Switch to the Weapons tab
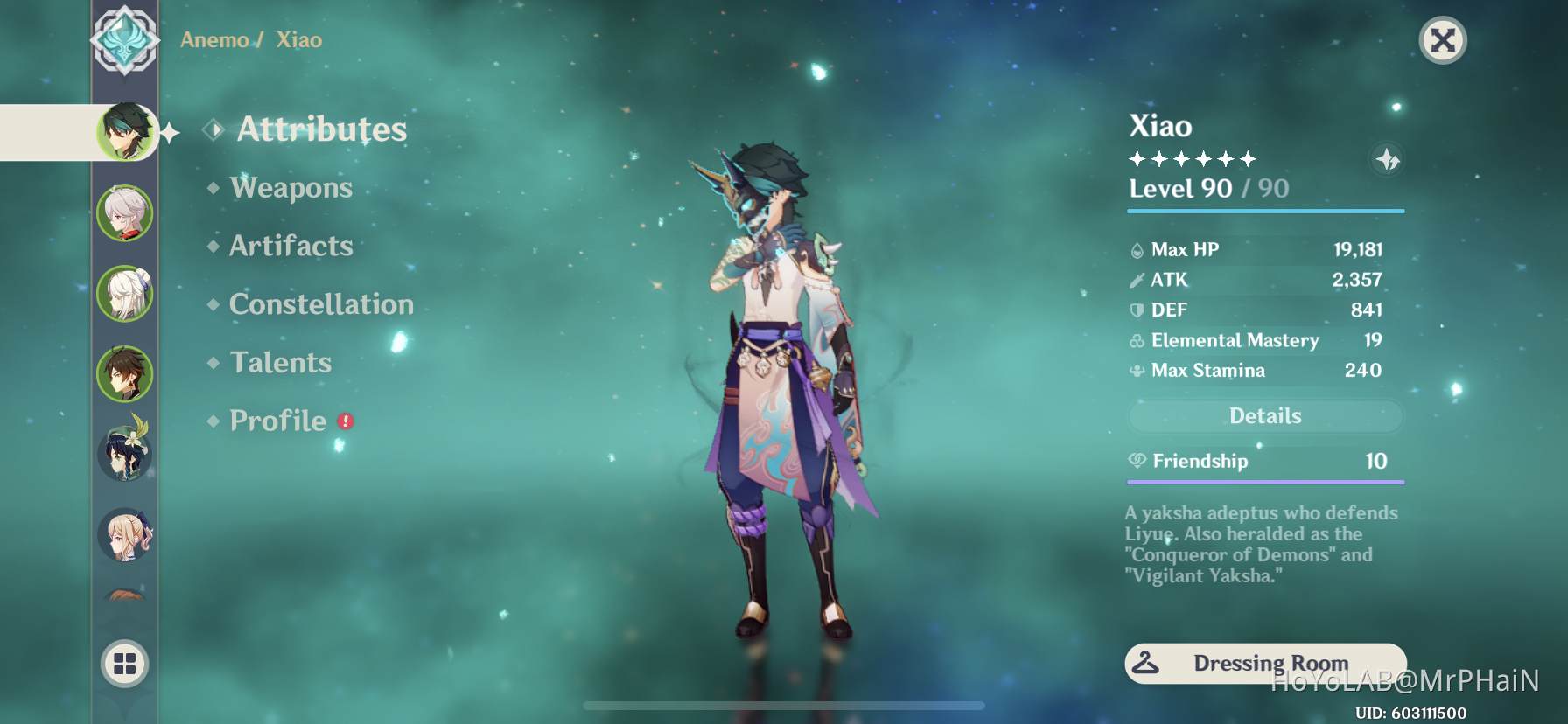 click(290, 187)
